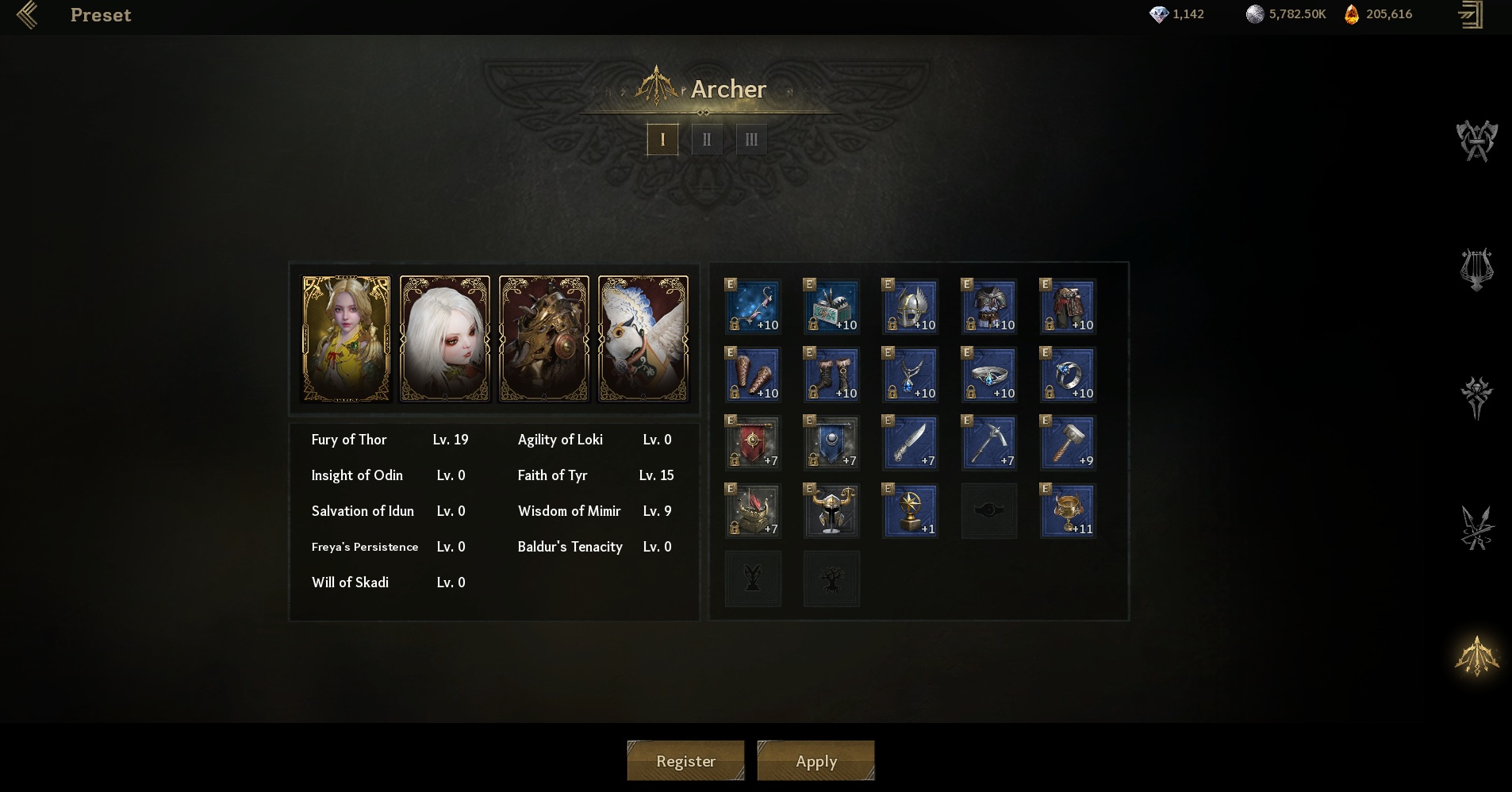This screenshot has height=792, width=1512.
Task: Inspect the +10 winged helmet slot
Action: [x=910, y=306]
